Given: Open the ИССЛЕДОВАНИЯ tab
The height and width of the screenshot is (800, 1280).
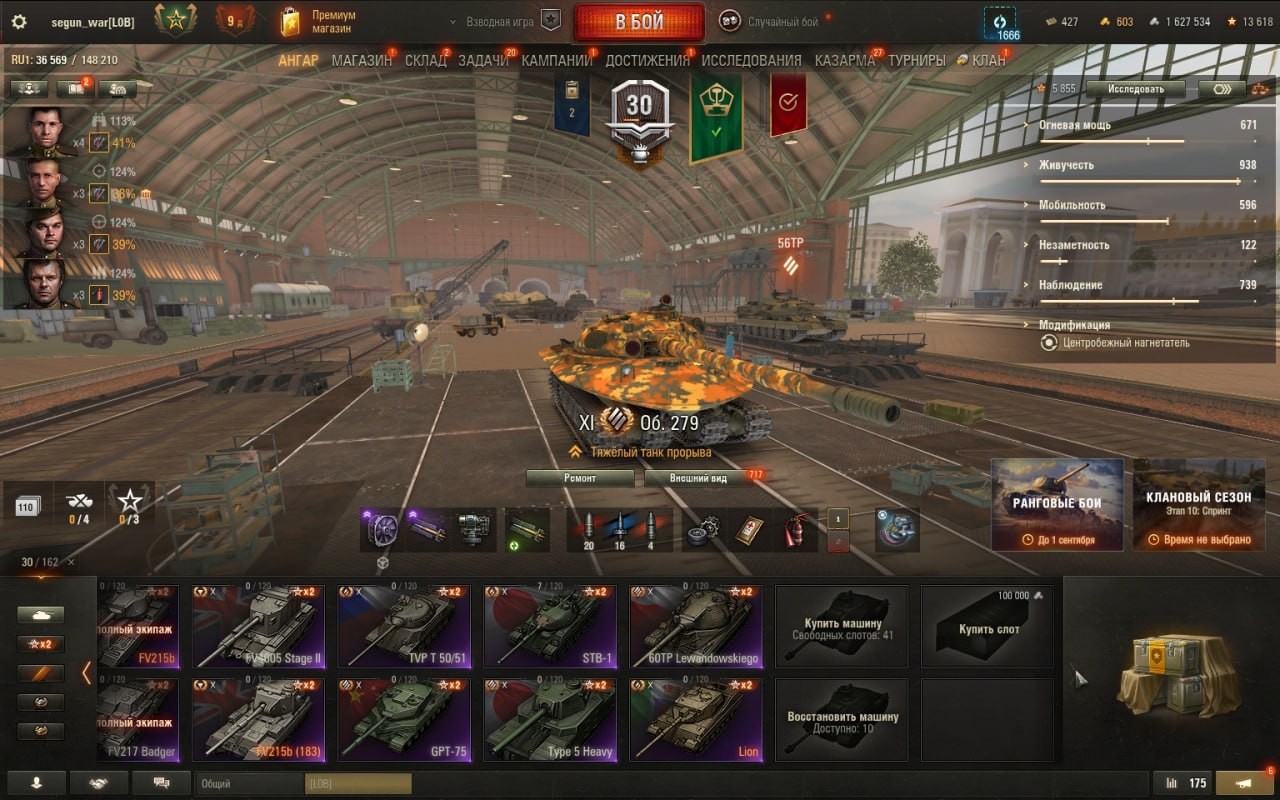Looking at the screenshot, I should click(751, 60).
